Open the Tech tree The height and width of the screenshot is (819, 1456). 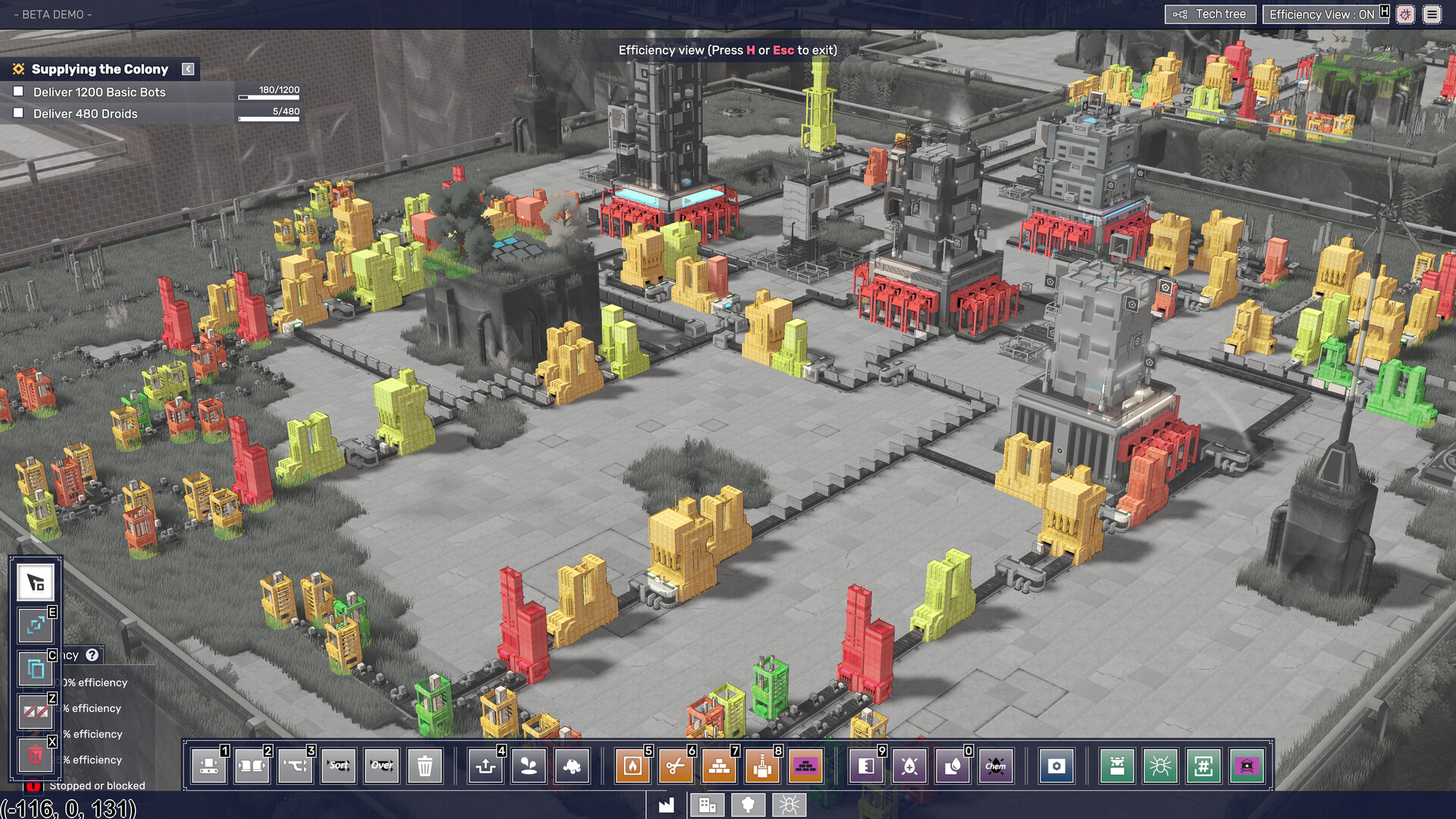[x=1210, y=14]
